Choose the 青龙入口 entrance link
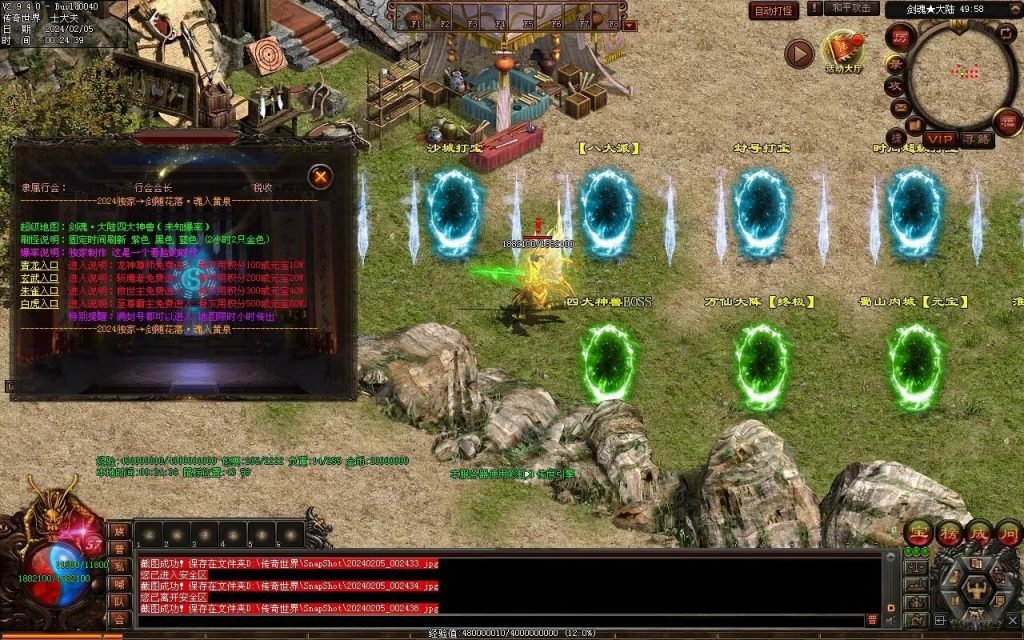1024x640 pixels. pyautogui.click(x=40, y=265)
